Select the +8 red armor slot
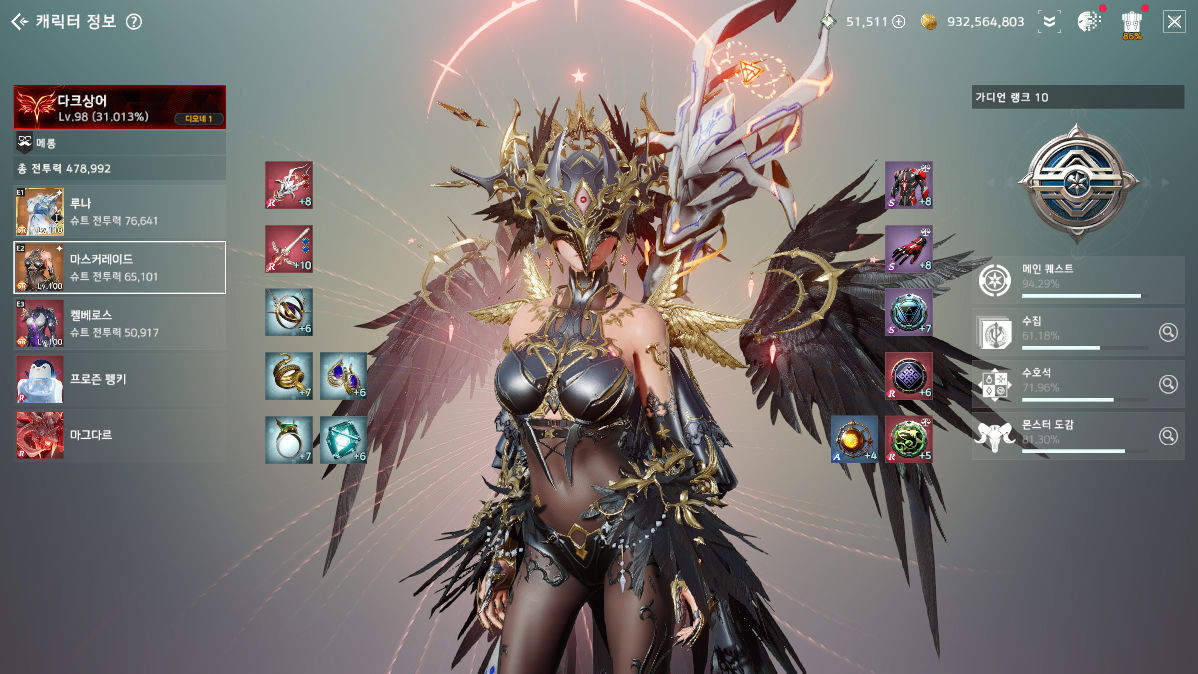Viewport: 1198px width, 674px height. click(909, 185)
